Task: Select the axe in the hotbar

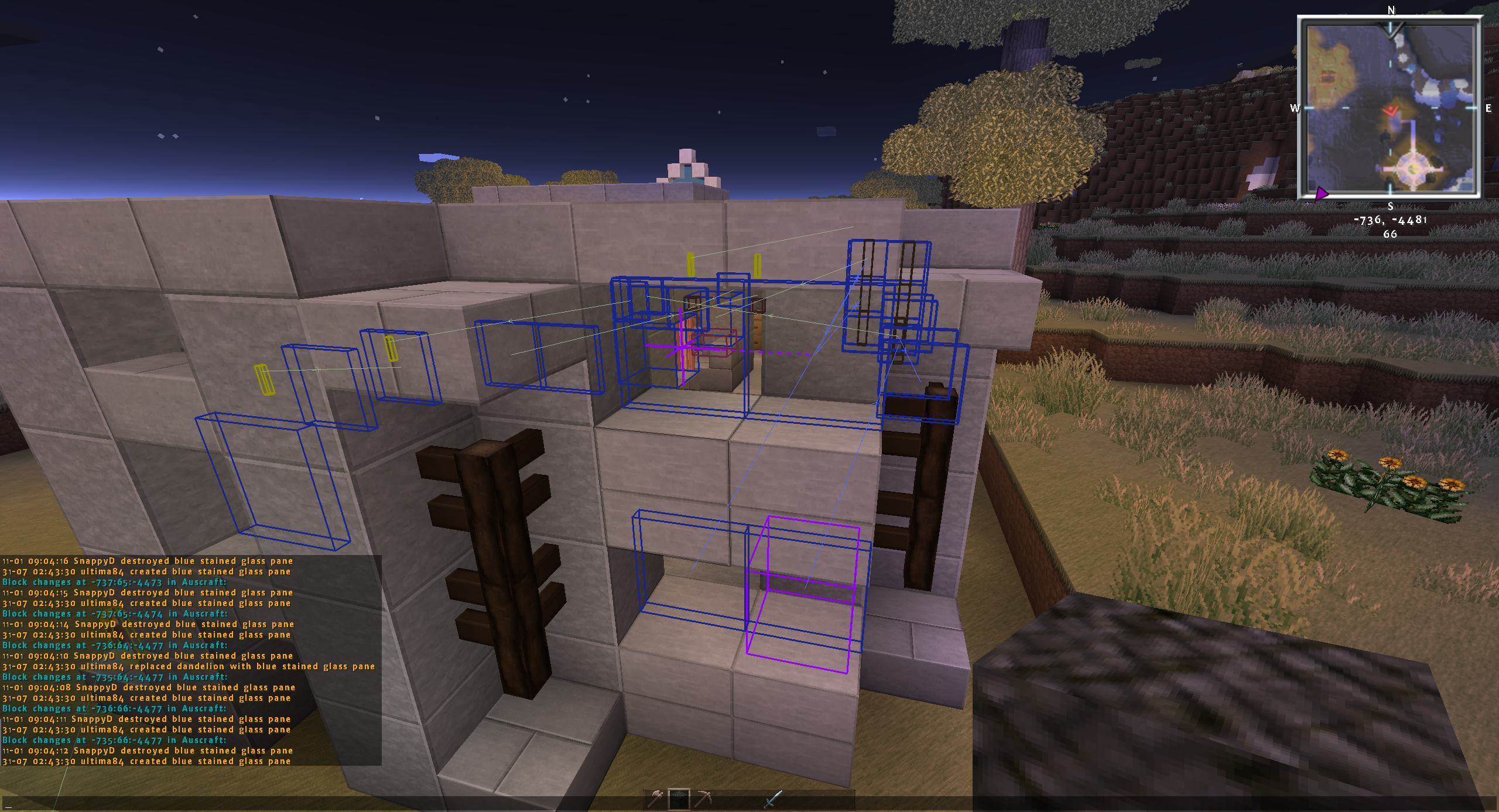Action: (656, 799)
